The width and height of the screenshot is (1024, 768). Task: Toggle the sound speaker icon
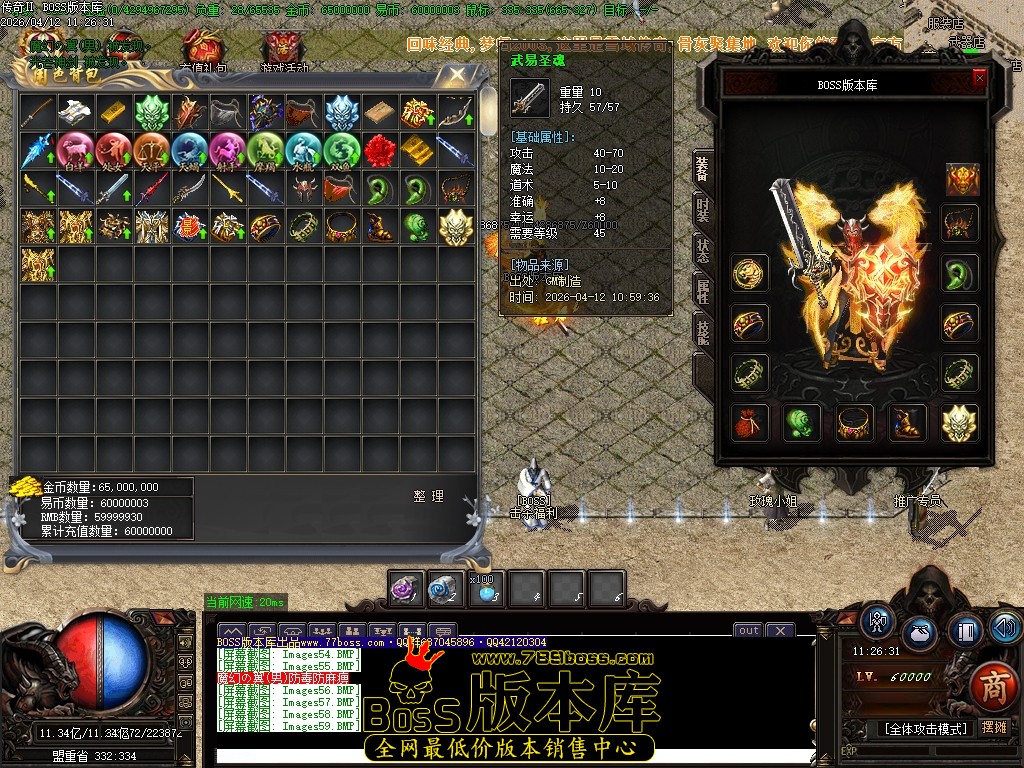click(1005, 628)
